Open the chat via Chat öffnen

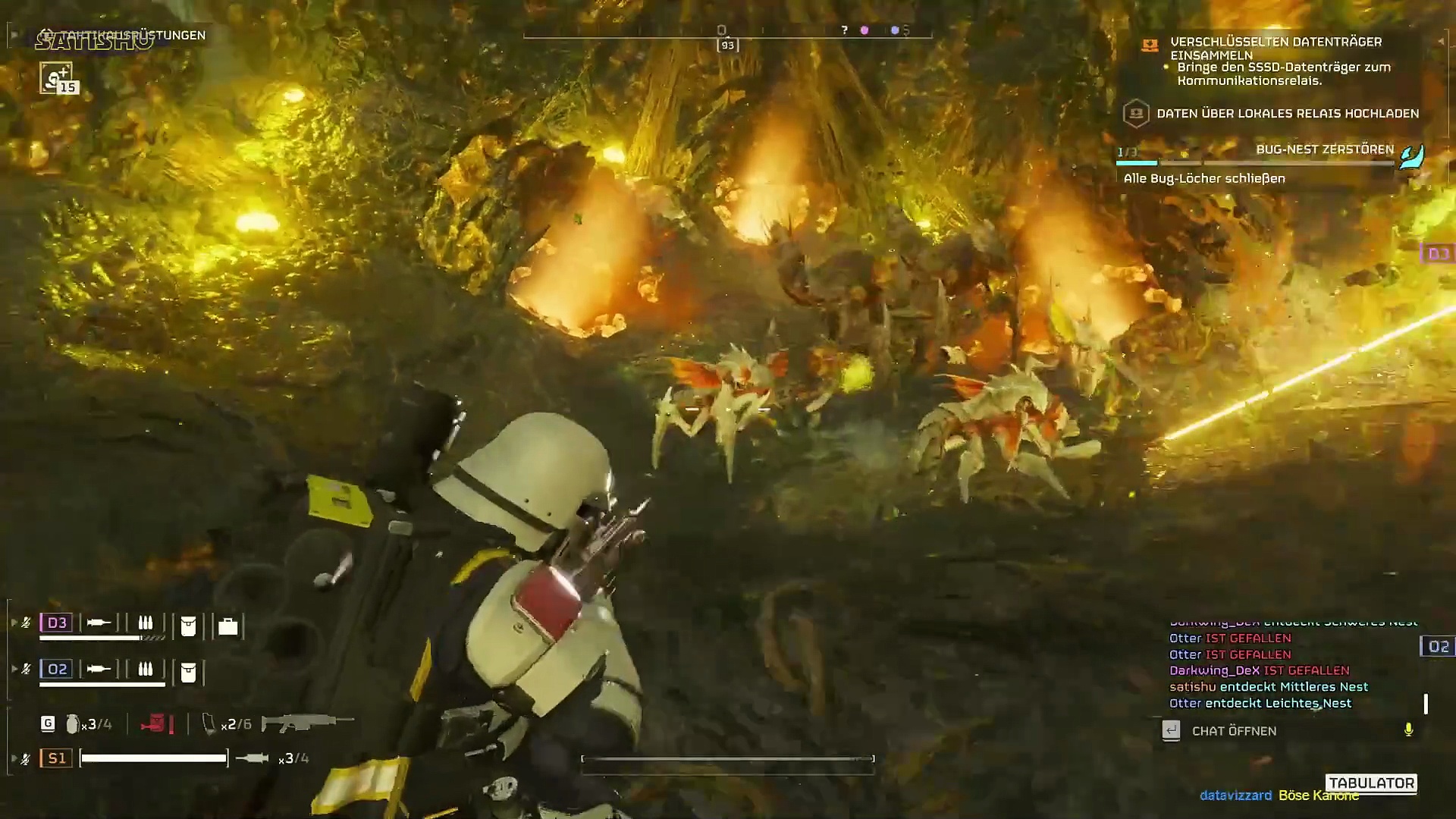click(1233, 731)
